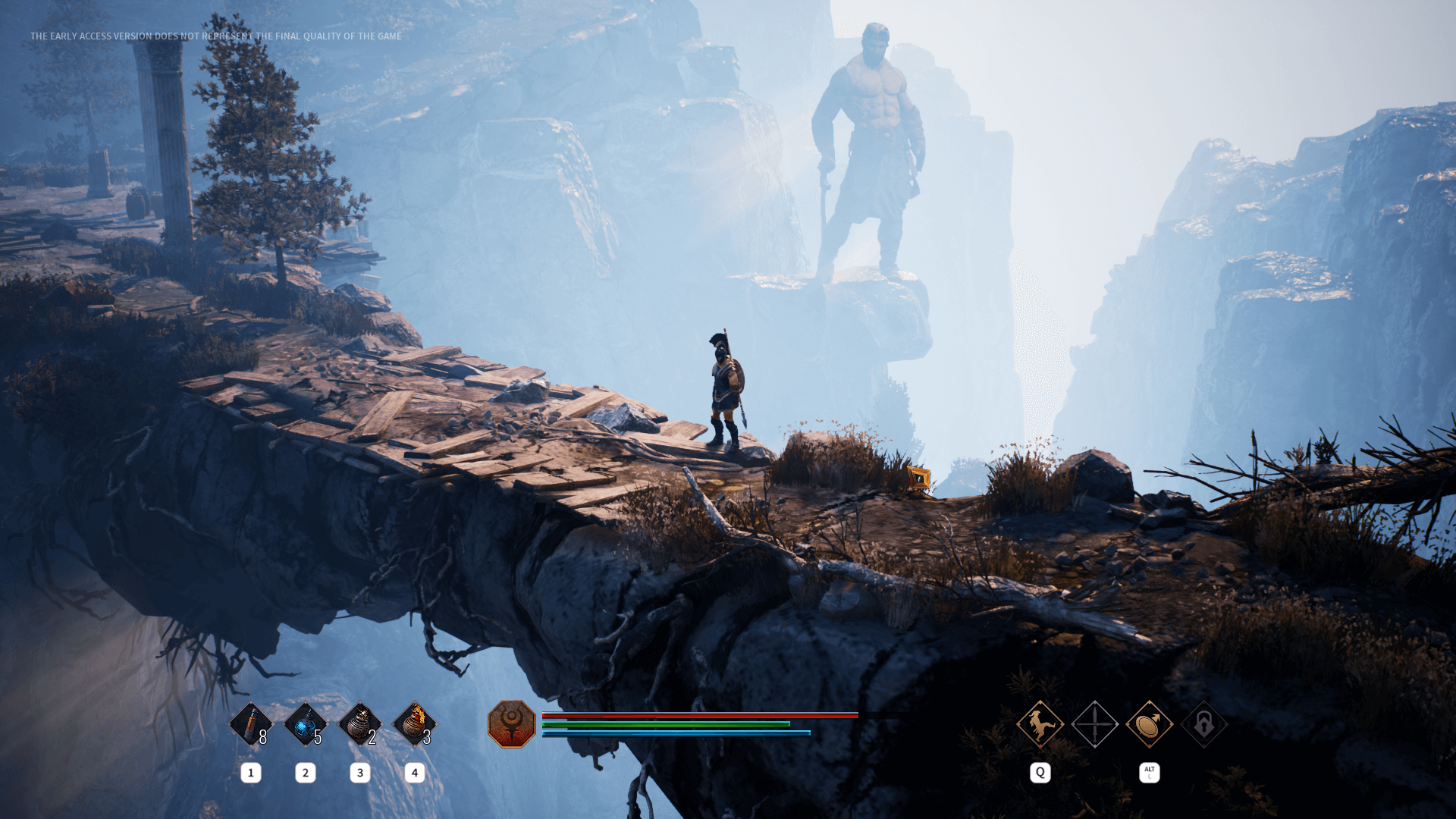
Task: Use the flaming fire pot item
Action: point(414,724)
